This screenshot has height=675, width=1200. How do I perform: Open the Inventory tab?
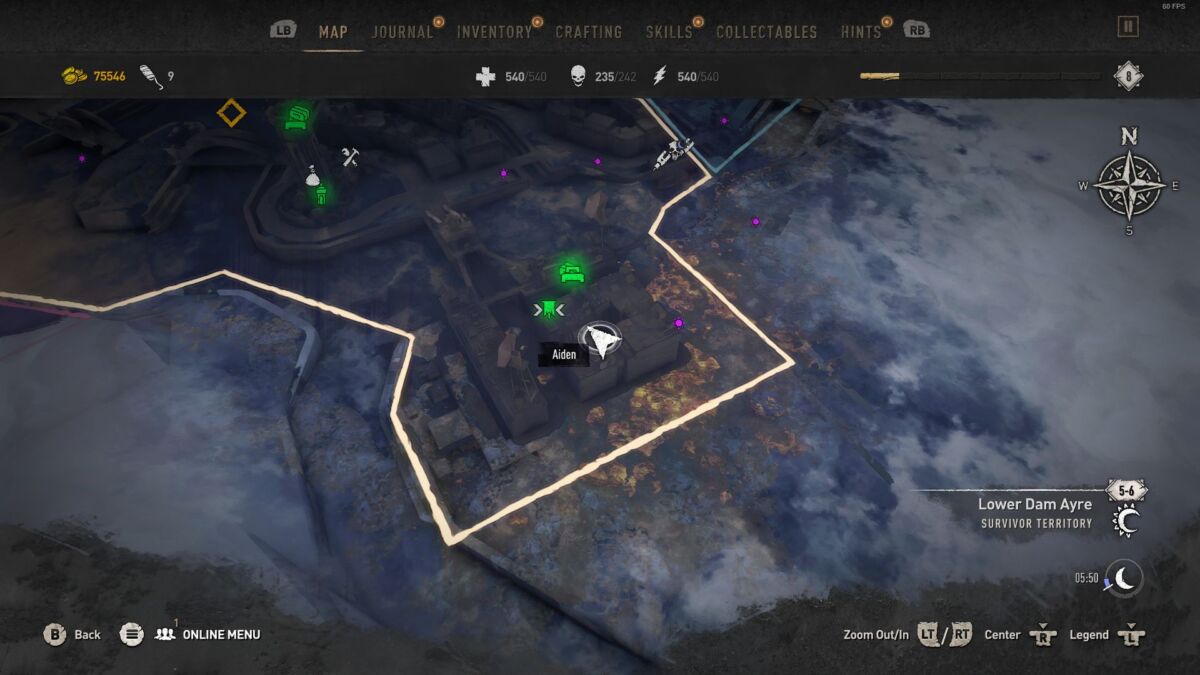pyautogui.click(x=494, y=32)
